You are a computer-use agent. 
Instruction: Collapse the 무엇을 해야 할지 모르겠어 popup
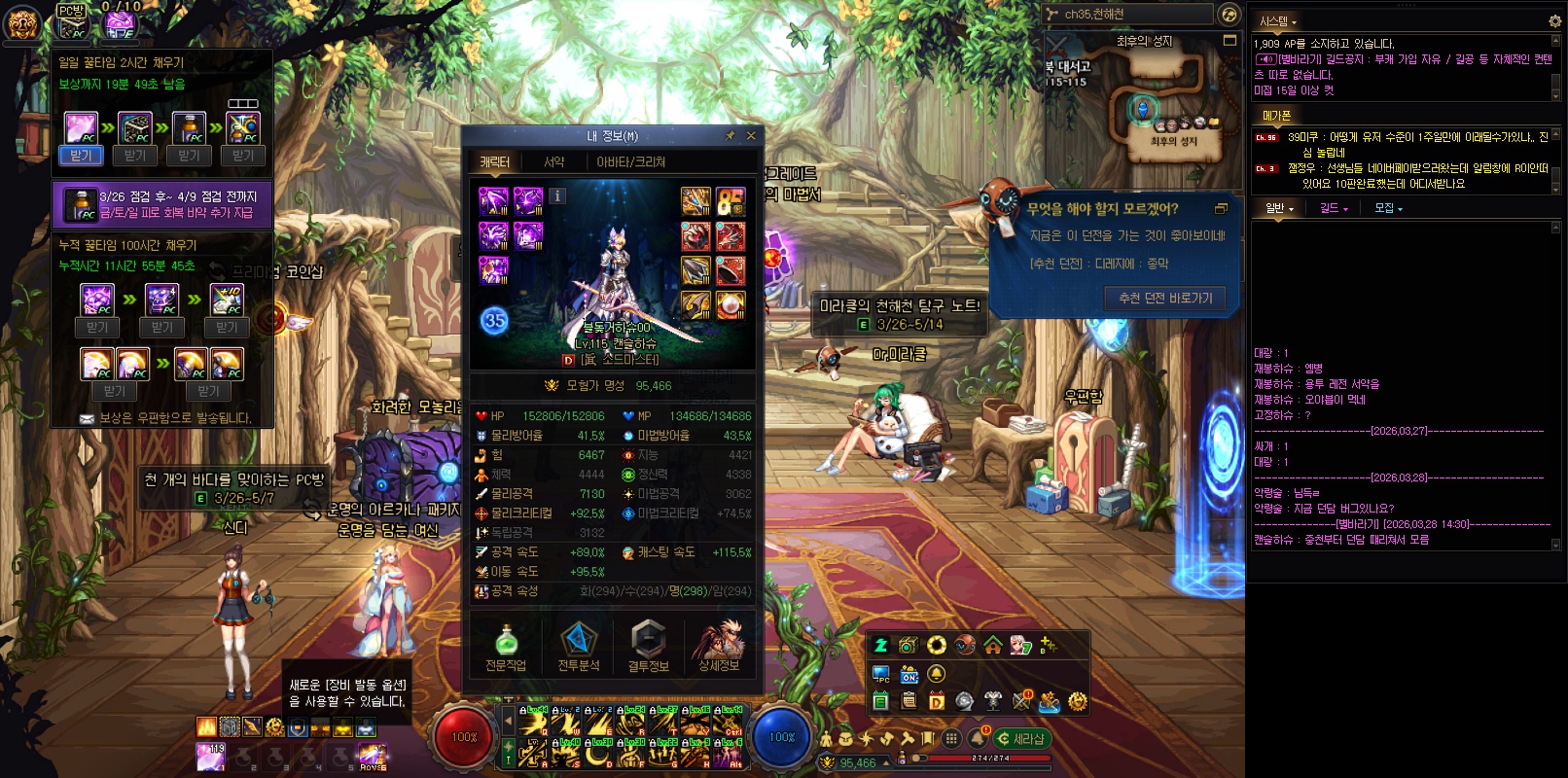1222,208
